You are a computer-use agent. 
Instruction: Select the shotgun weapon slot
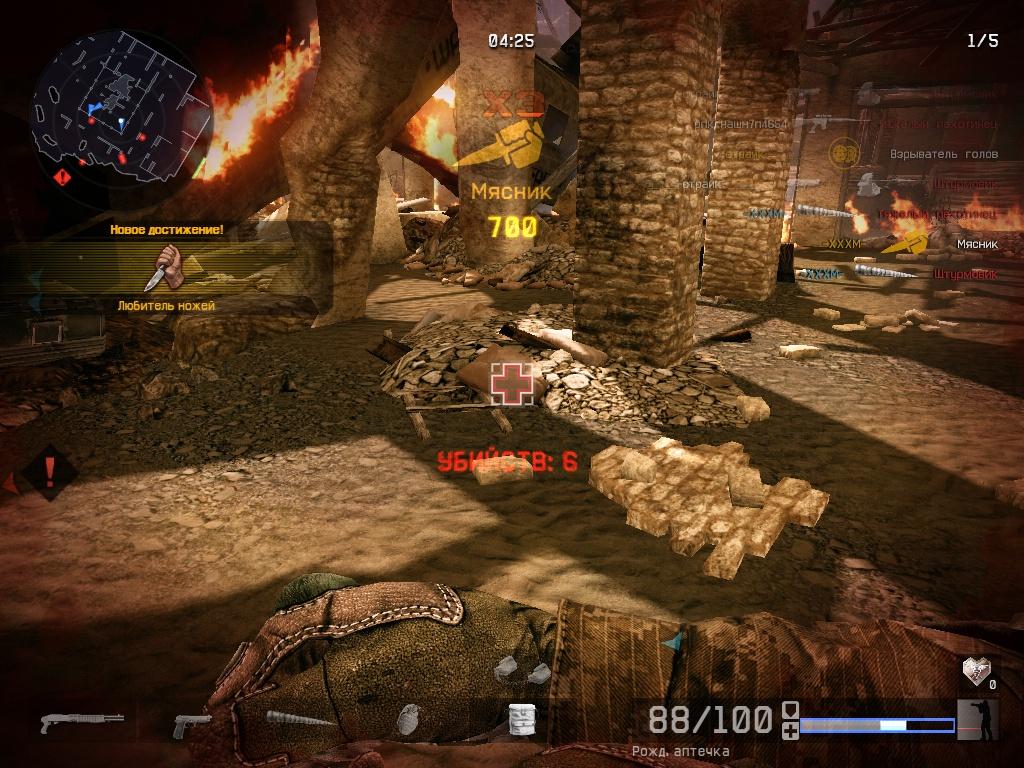tap(83, 720)
